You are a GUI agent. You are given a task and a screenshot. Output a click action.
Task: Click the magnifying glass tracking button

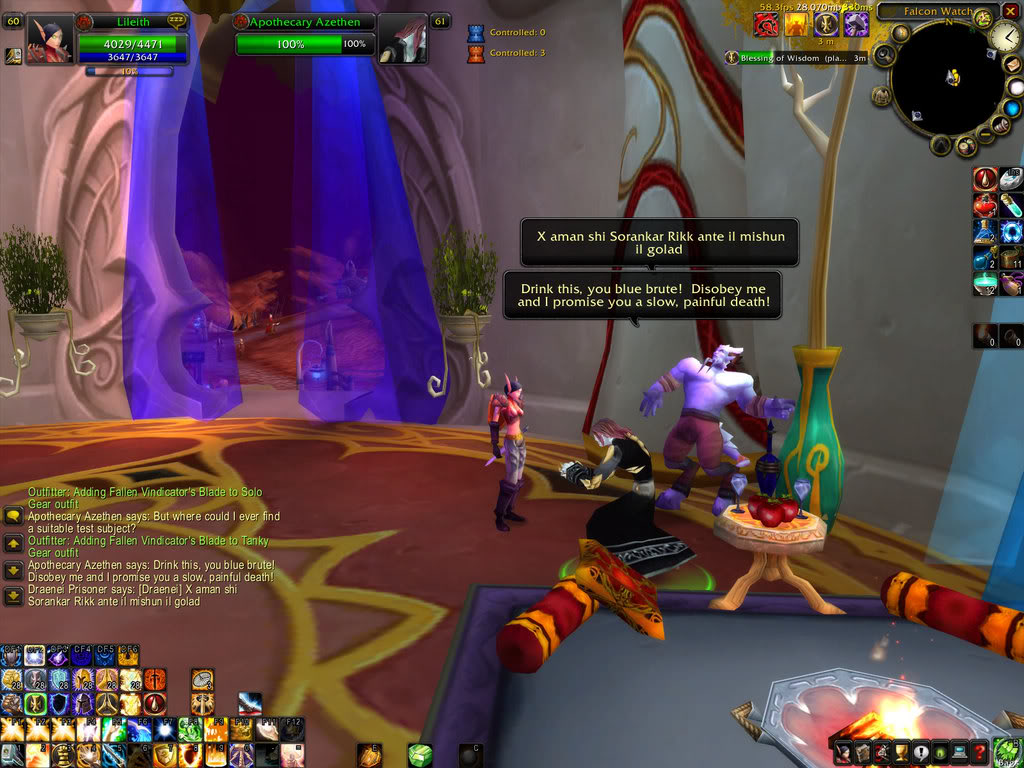(883, 54)
